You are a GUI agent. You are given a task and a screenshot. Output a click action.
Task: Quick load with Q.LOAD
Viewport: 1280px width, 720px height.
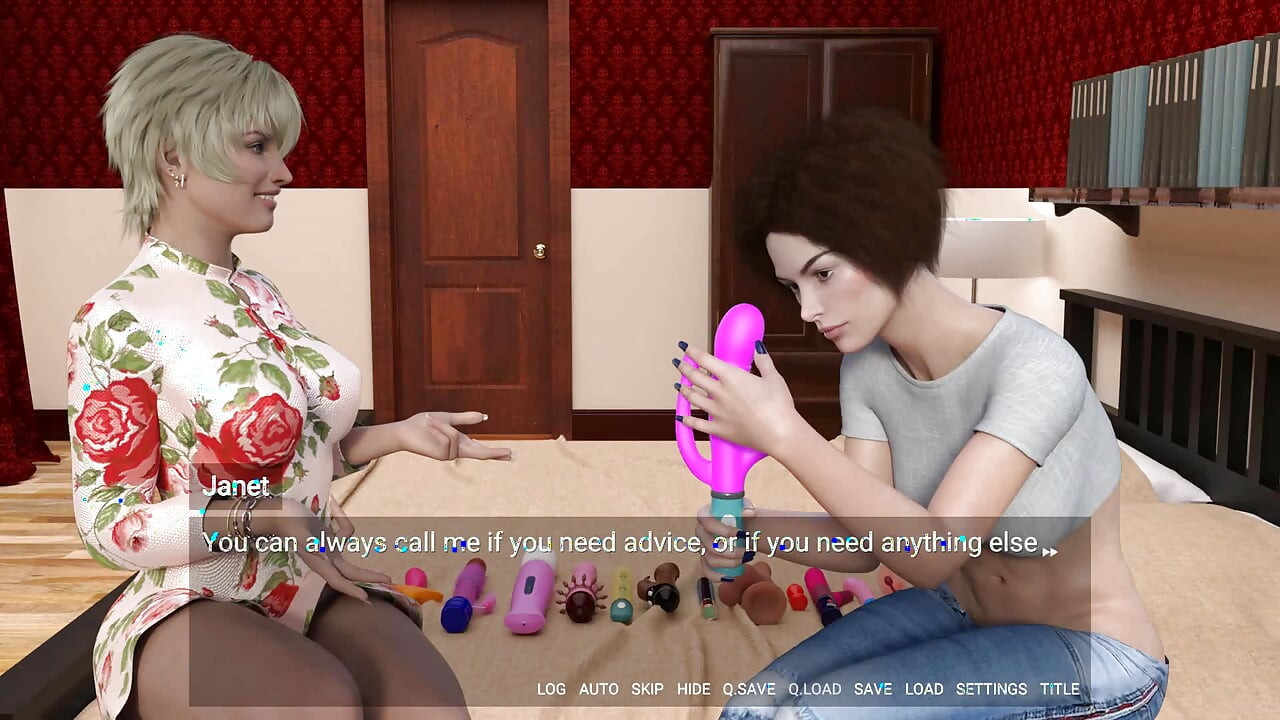814,689
